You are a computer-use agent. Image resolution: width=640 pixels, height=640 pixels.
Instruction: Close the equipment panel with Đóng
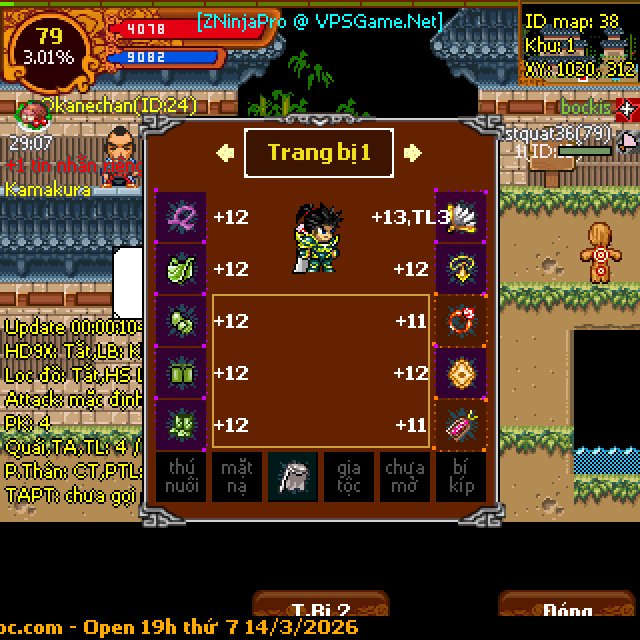tap(566, 608)
